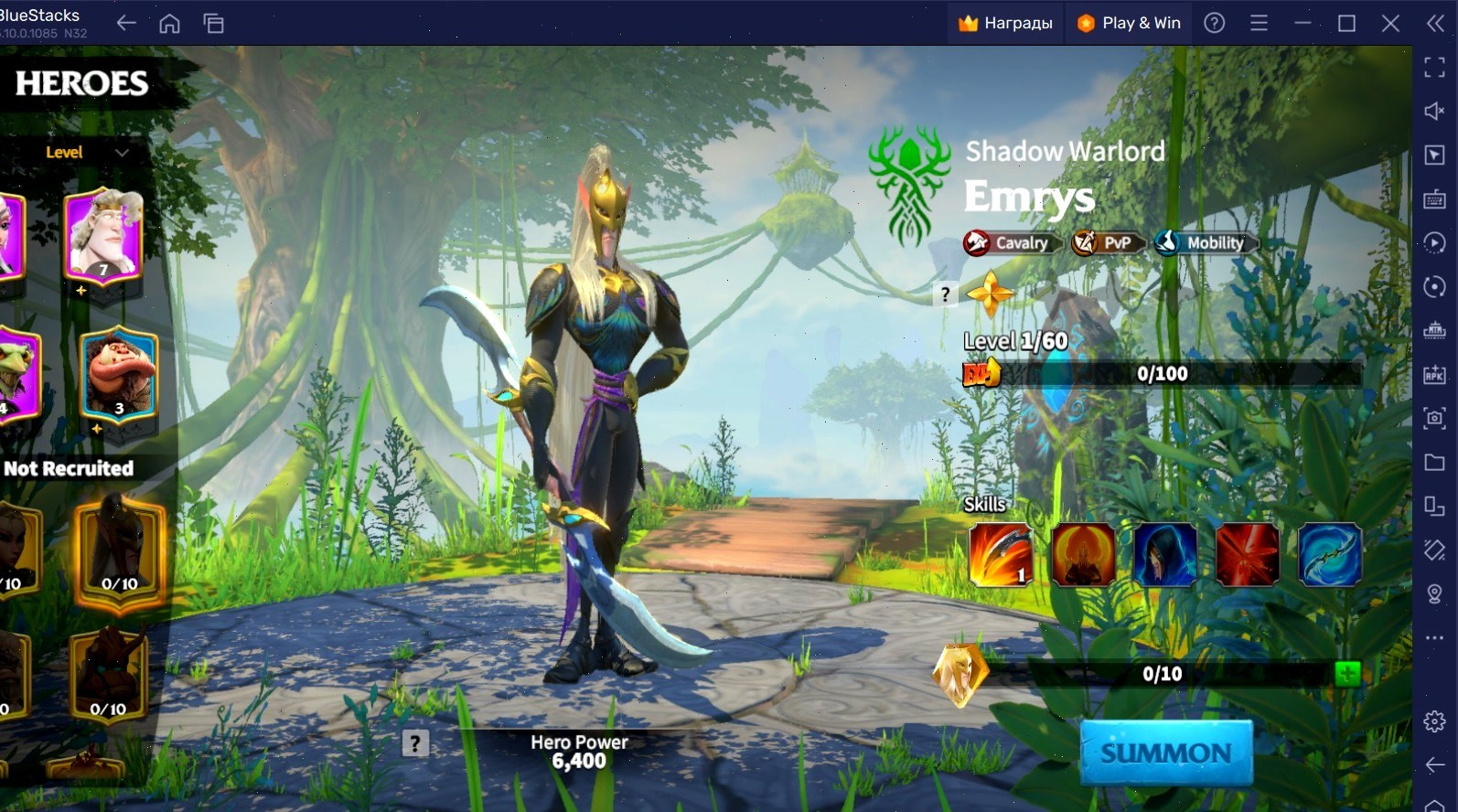
Task: Show the PvP tag details
Action: (1108, 243)
